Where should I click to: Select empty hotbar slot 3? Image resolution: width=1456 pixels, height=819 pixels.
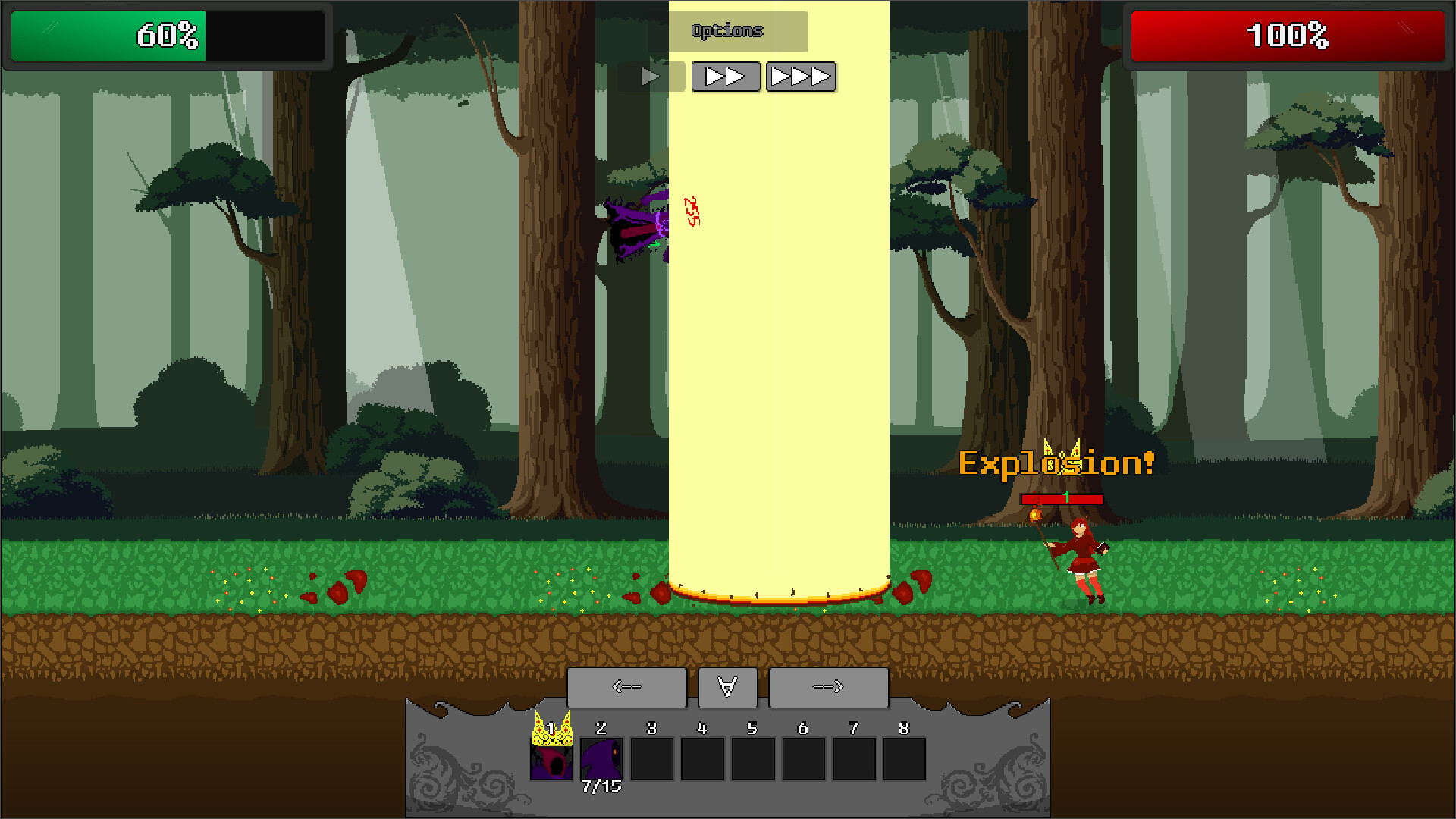click(652, 758)
